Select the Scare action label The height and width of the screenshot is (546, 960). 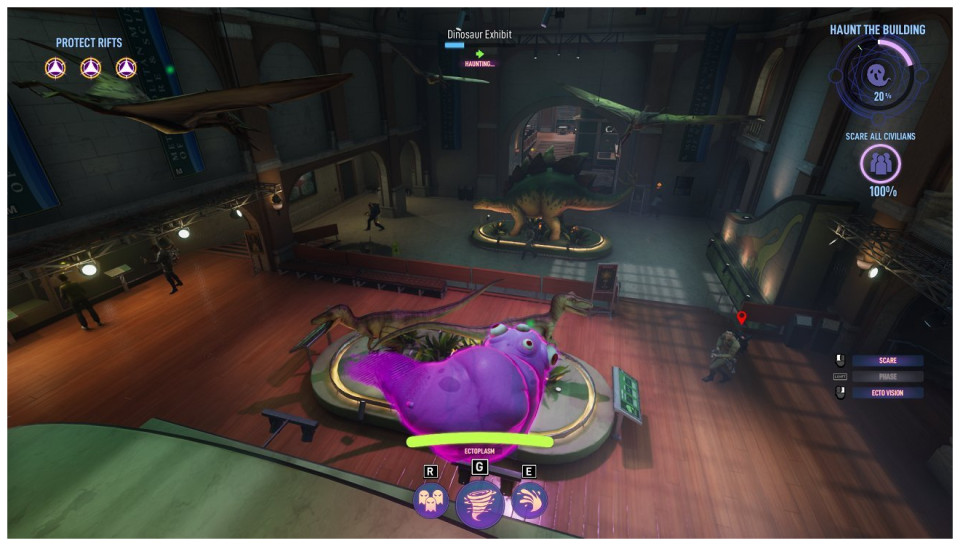point(887,360)
